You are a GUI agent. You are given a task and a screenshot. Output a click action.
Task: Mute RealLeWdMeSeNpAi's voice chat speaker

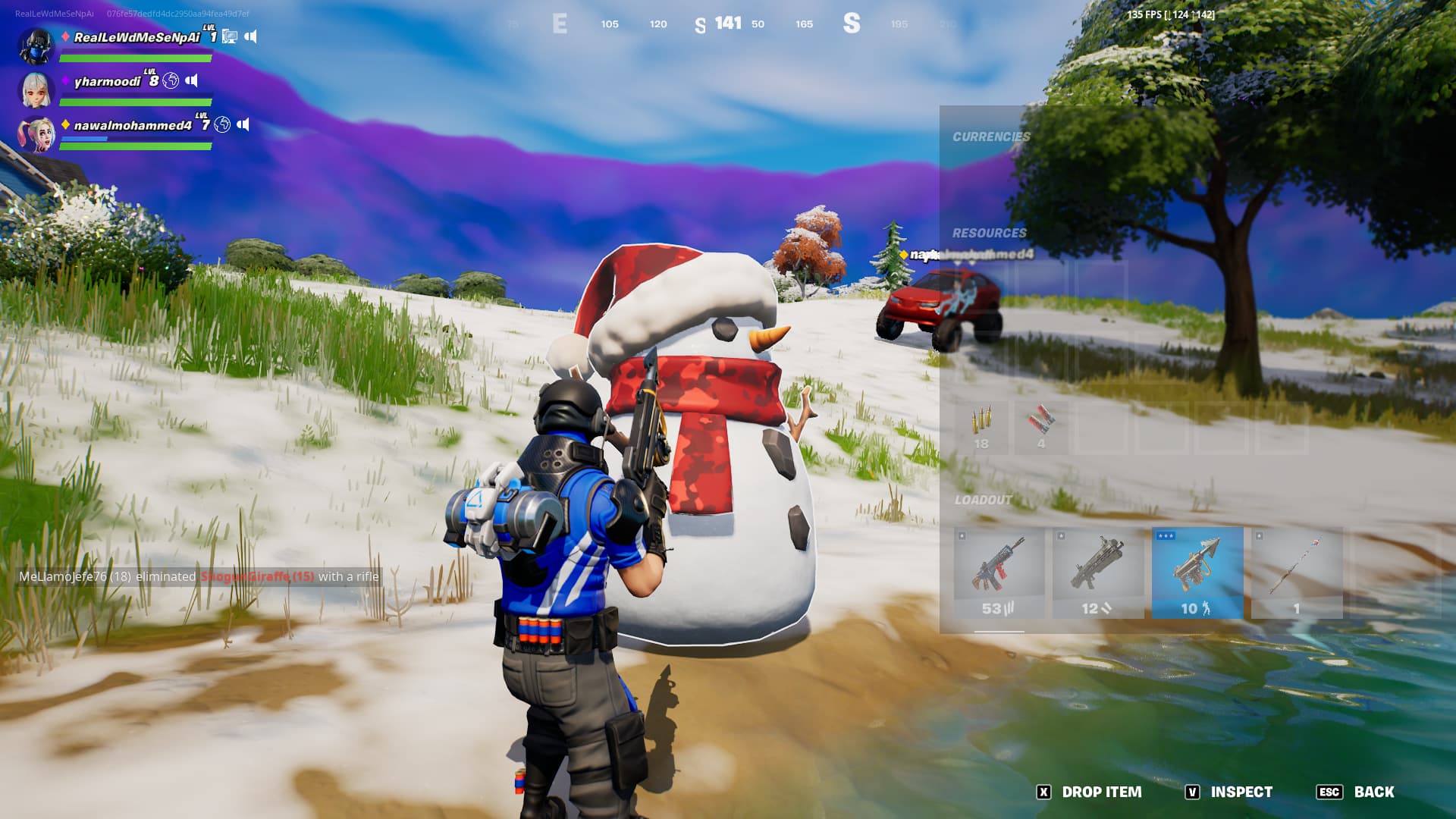pyautogui.click(x=252, y=35)
